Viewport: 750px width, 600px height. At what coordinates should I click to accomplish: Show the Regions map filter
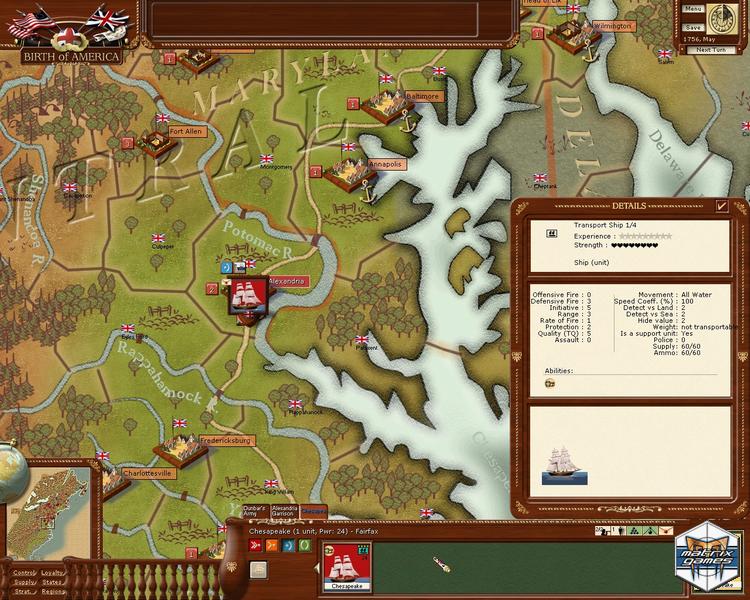pyautogui.click(x=55, y=592)
